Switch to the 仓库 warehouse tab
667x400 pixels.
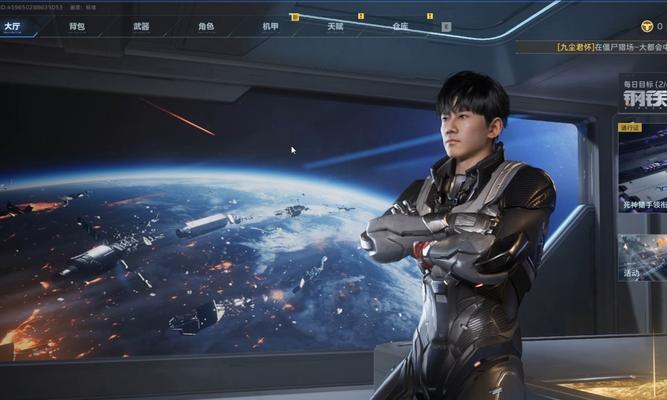tap(400, 26)
